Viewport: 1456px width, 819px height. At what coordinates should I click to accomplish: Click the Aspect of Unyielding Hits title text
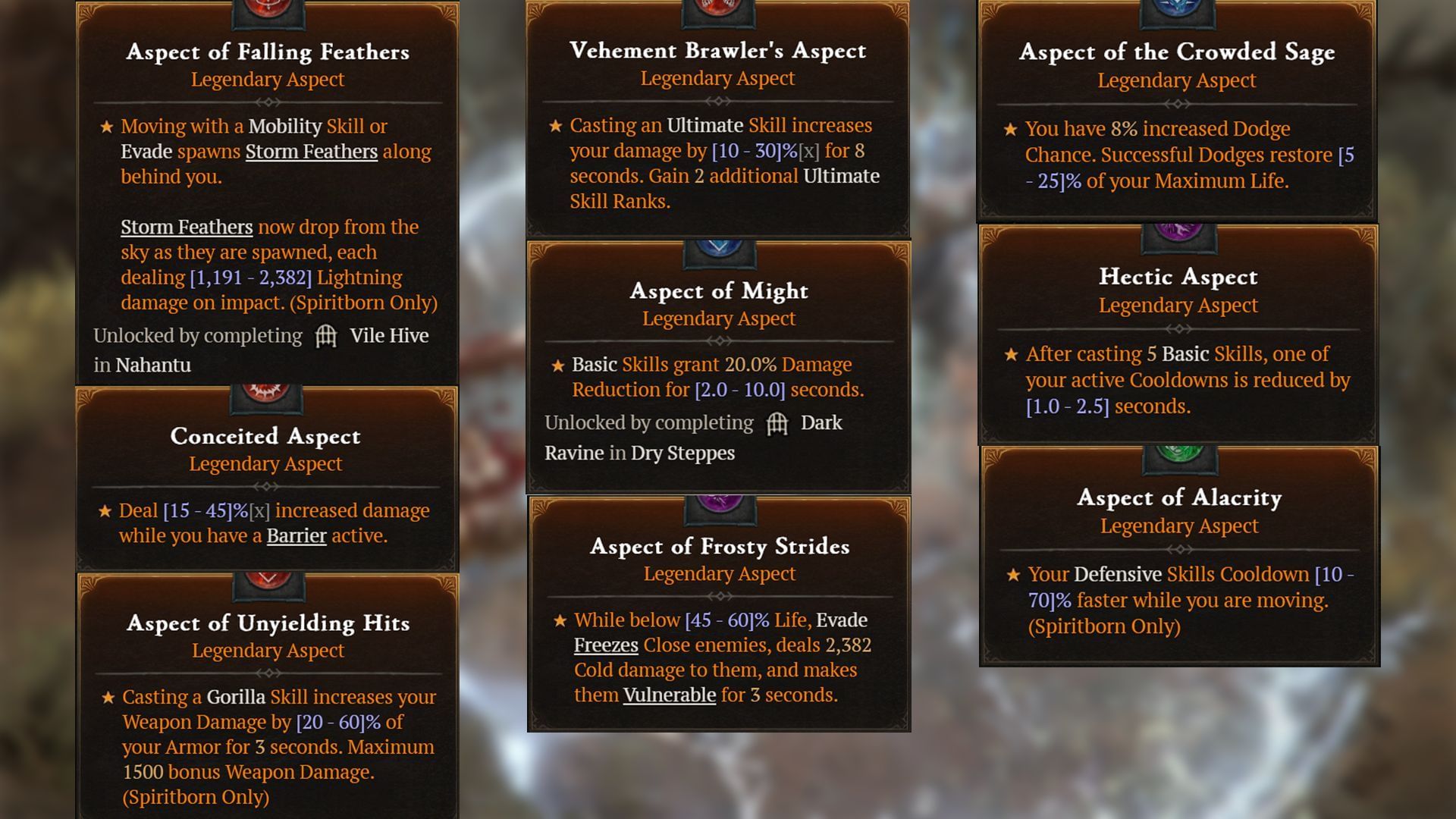[x=268, y=623]
